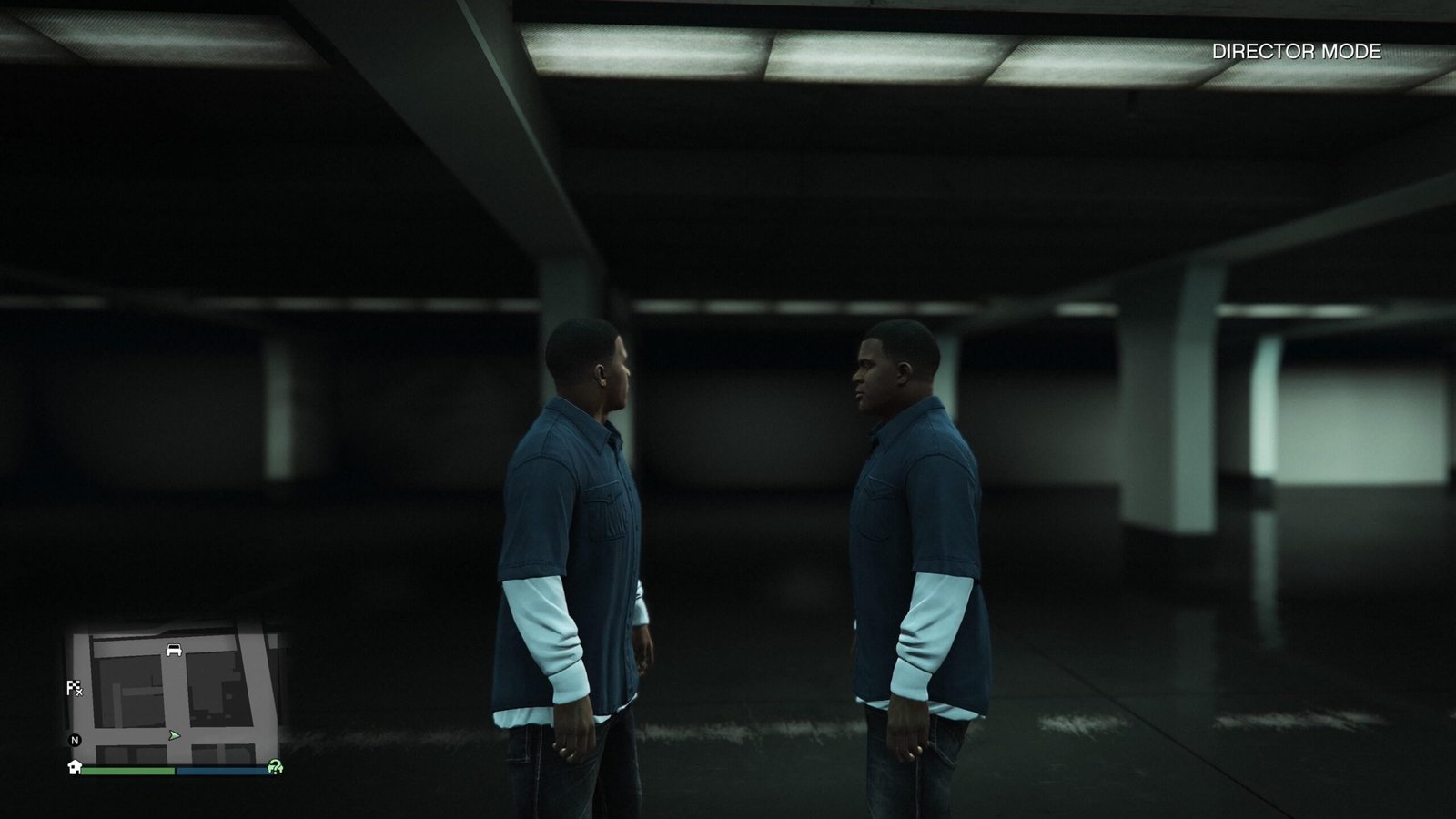Click the safehouse house icon below the minimap
Viewport: 1456px width, 819px height.
pos(74,768)
